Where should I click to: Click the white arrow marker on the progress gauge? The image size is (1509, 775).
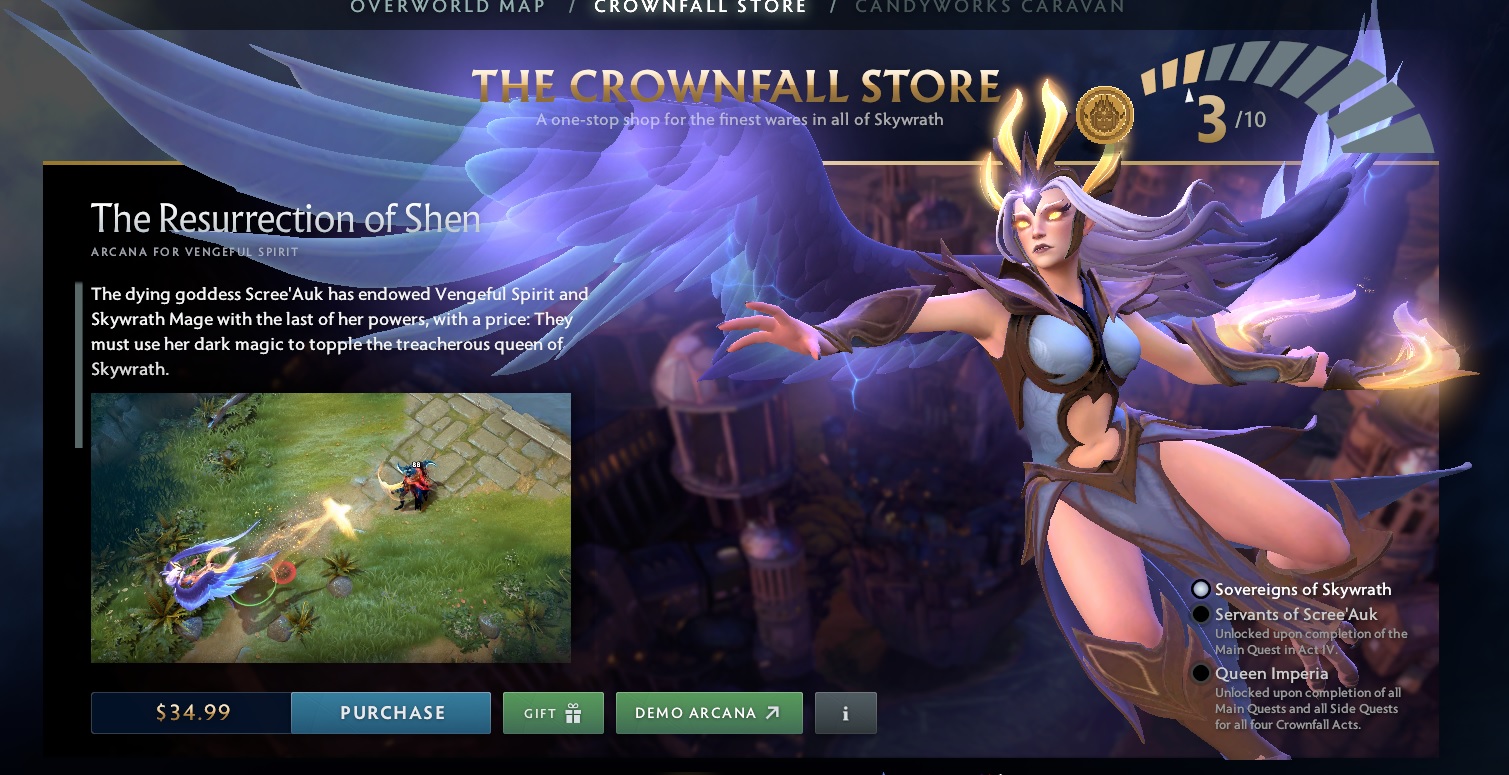pyautogui.click(x=1191, y=98)
